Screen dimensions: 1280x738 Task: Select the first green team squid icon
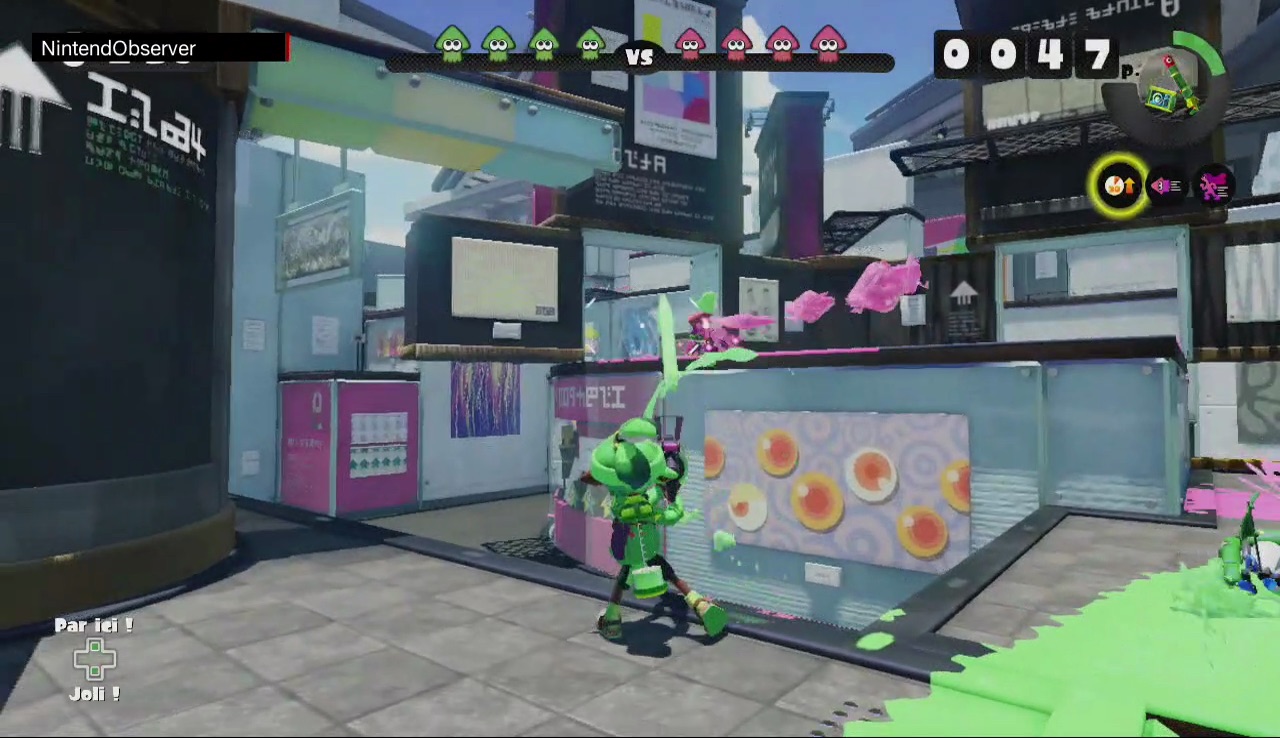pos(452,44)
